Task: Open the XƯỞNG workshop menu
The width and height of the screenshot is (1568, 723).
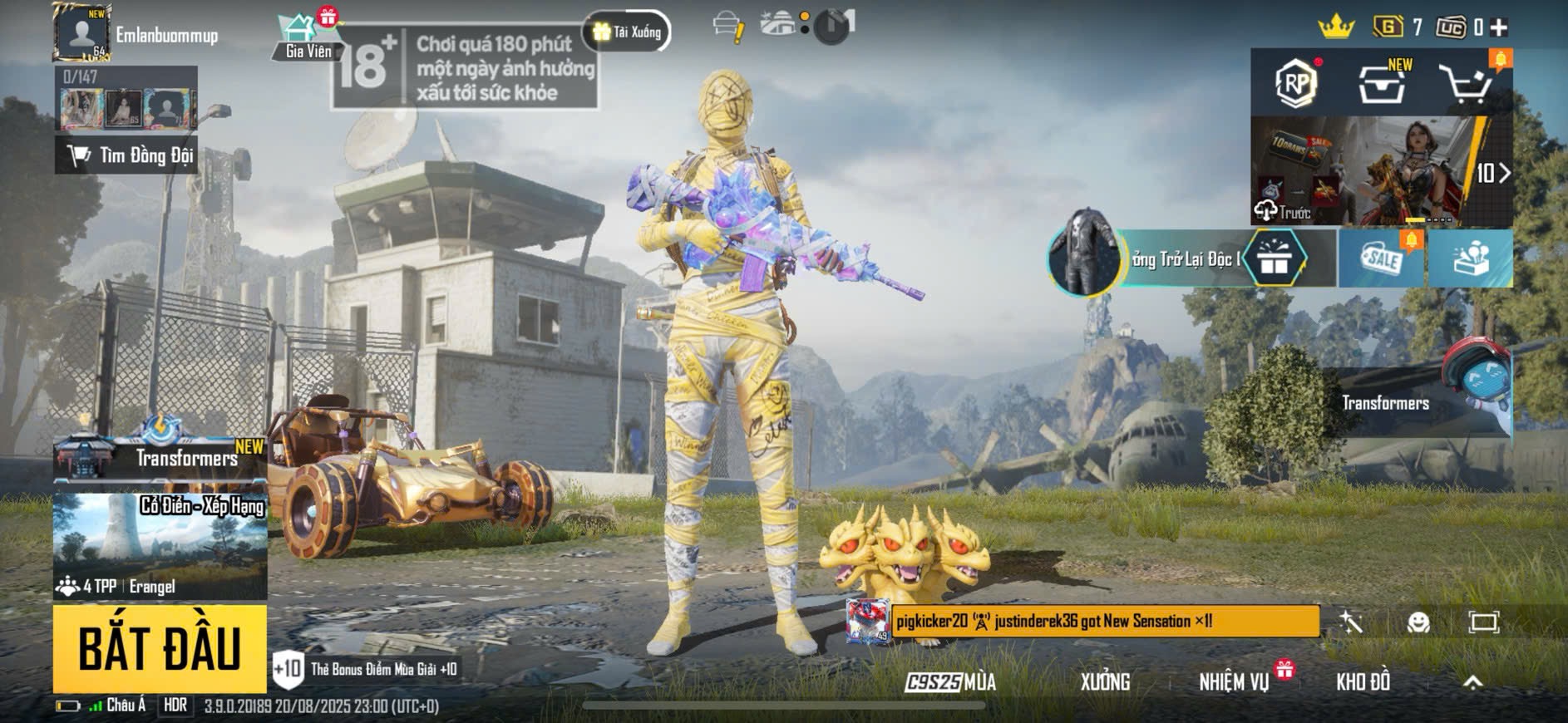Action: 1105,682
